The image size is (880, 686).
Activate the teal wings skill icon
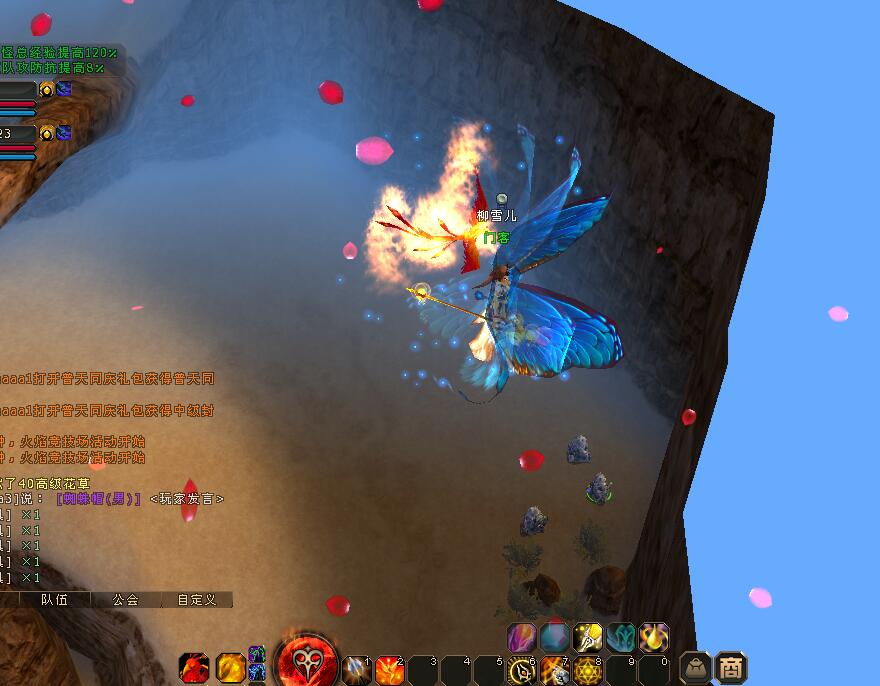pyautogui.click(x=621, y=637)
